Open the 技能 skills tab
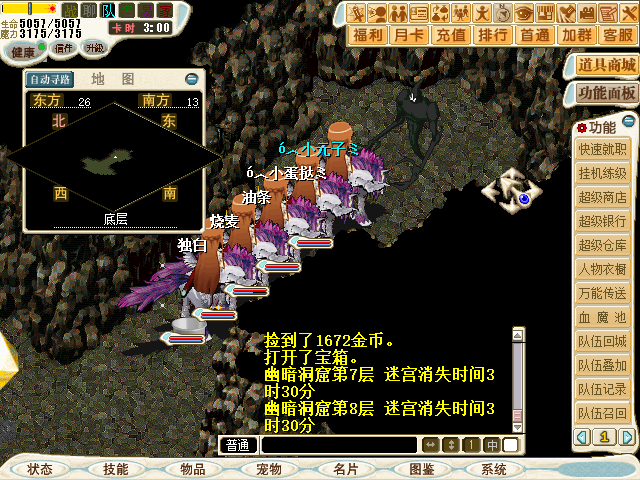The height and width of the screenshot is (480, 640). coord(115,469)
